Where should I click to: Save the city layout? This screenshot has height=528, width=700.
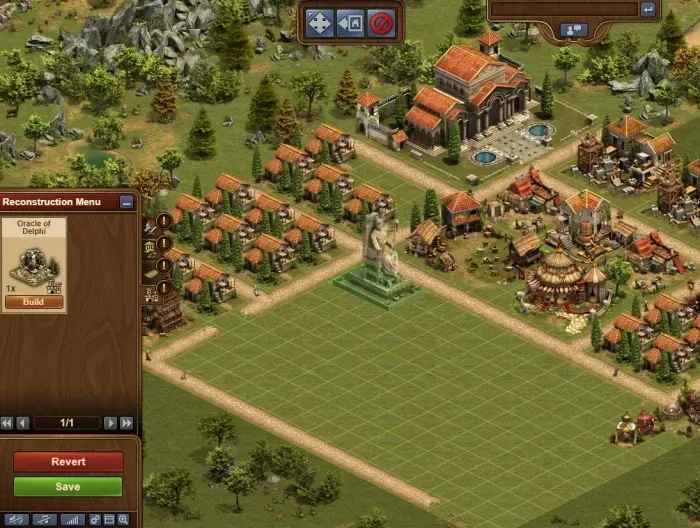67,487
